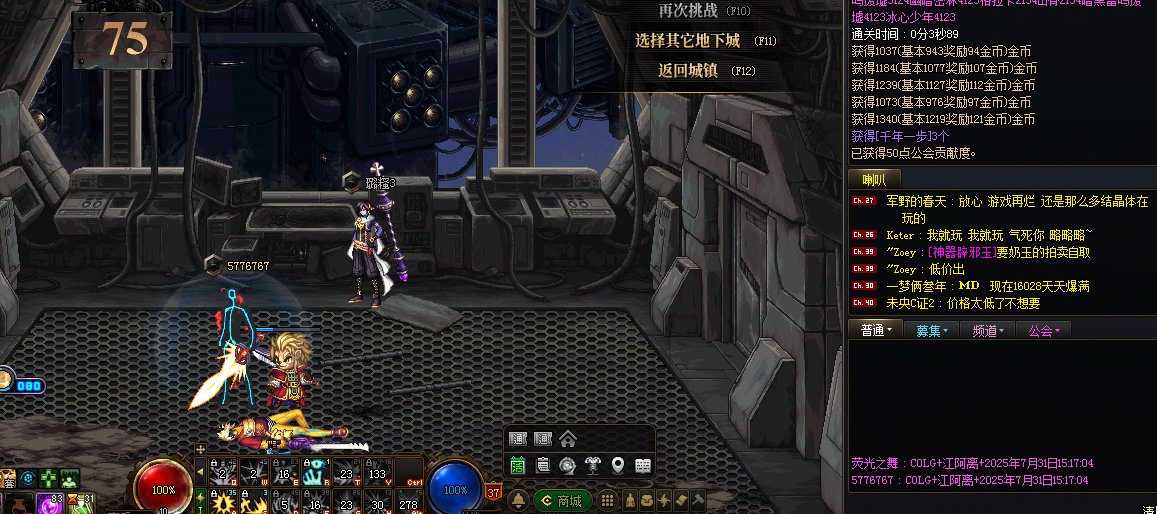This screenshot has width=1157, height=514.
Task: Select 选择其它地下城 option
Action: (688, 41)
